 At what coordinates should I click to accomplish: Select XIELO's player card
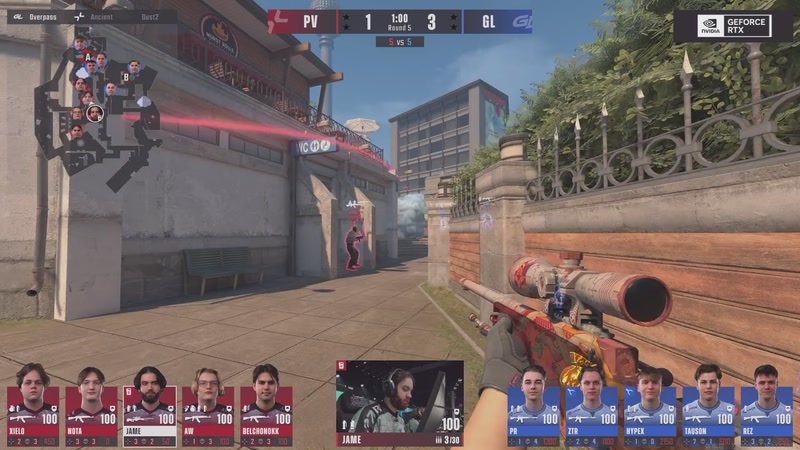tap(32, 403)
